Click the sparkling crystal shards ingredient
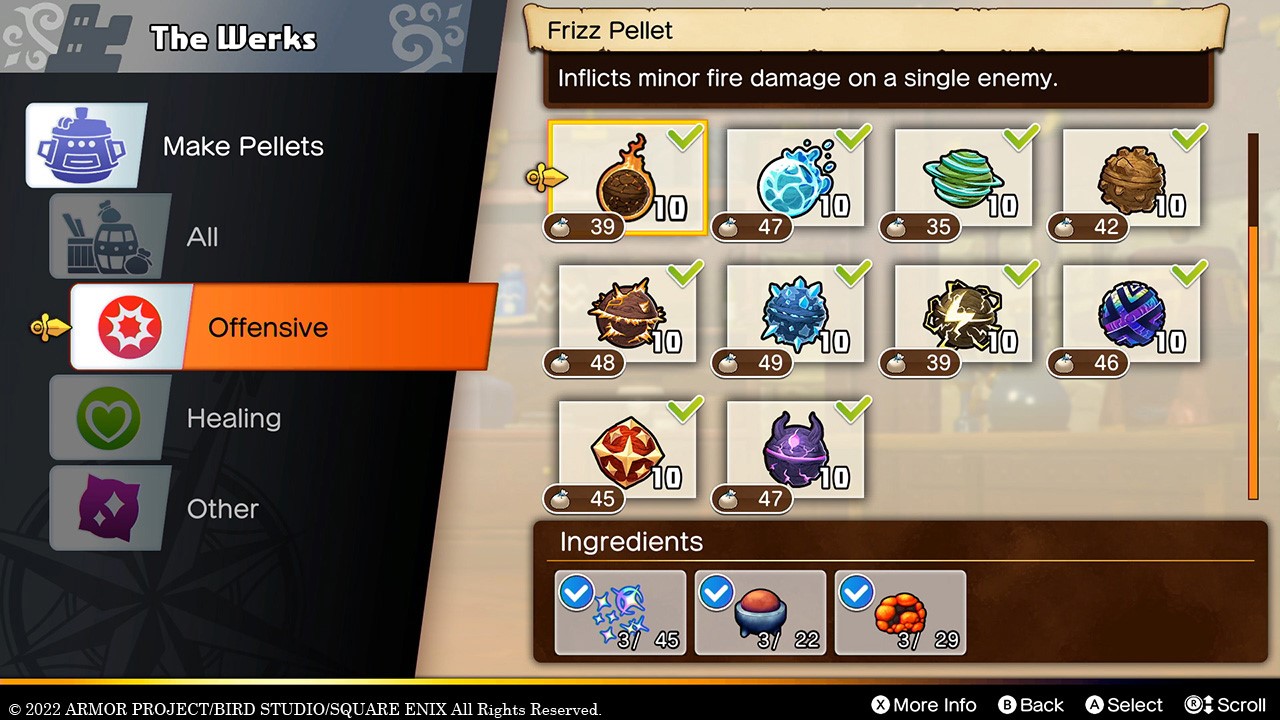The width and height of the screenshot is (1280, 720). (x=621, y=612)
